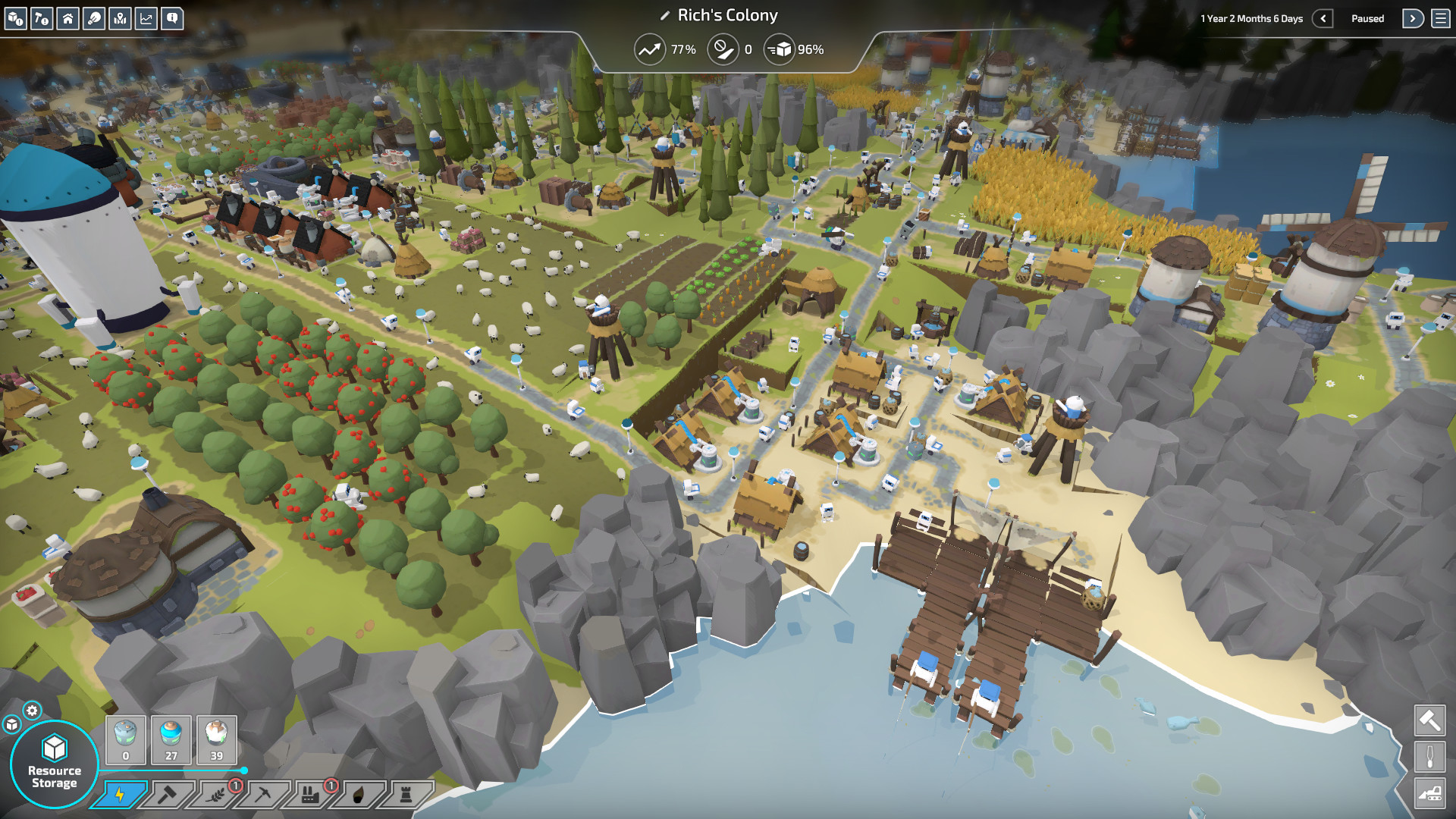Open the map marker overview
Screen dimensions: 1456x819
click(x=121, y=18)
